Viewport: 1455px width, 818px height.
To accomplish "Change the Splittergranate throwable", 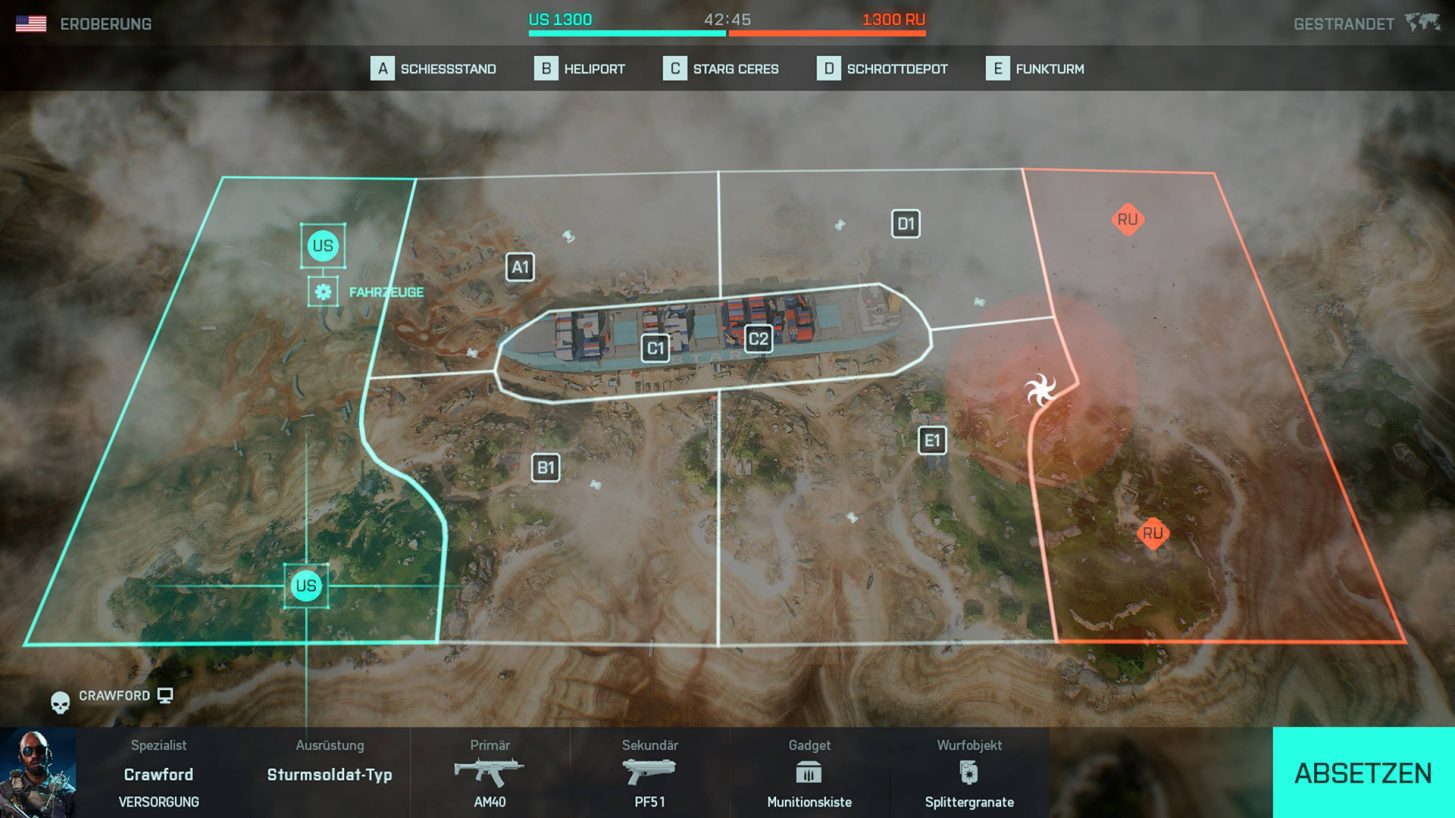I will [969, 773].
